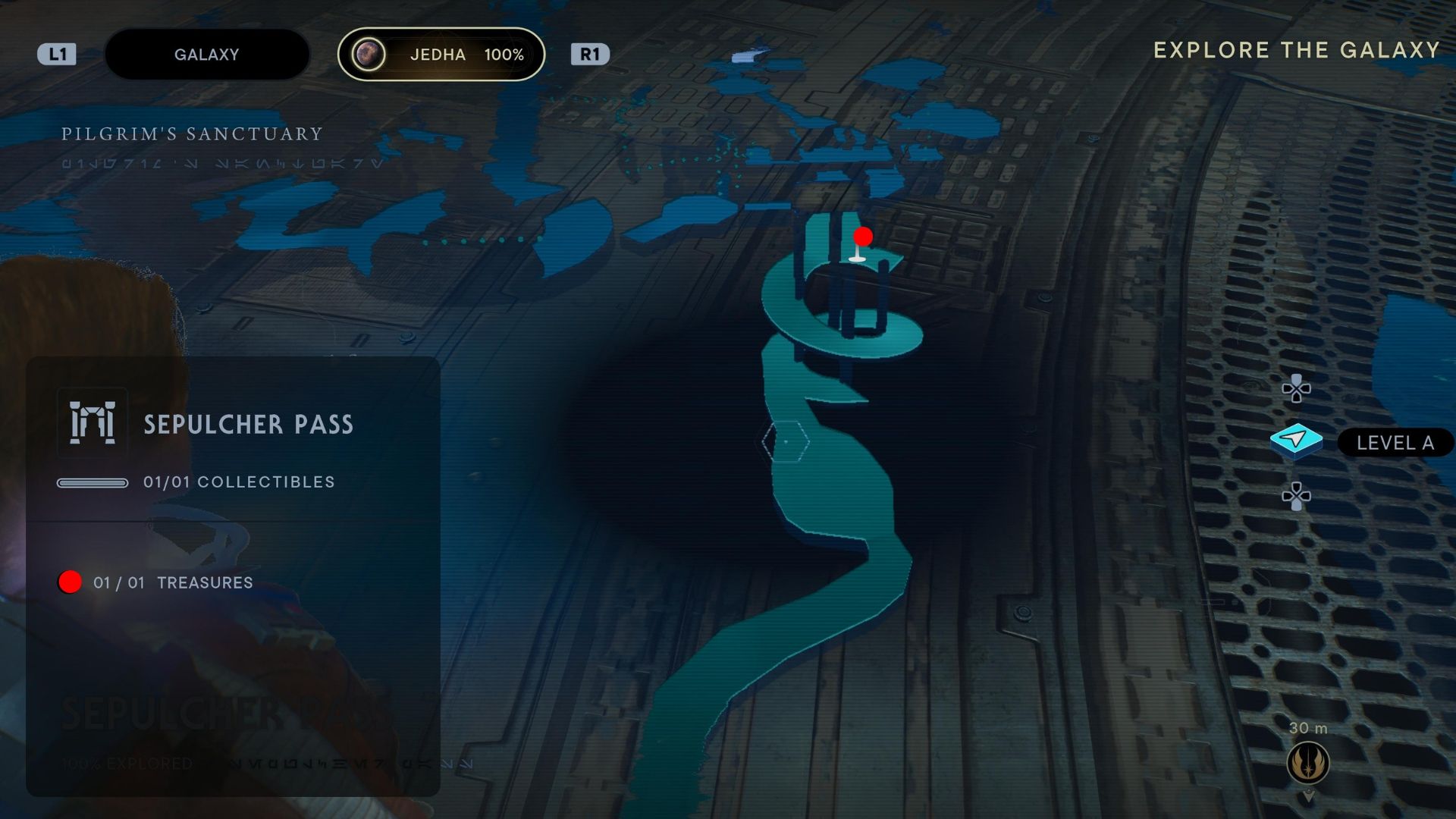1456x819 pixels.
Task: Open the Sepulcher Pass area entry
Action: [247, 424]
